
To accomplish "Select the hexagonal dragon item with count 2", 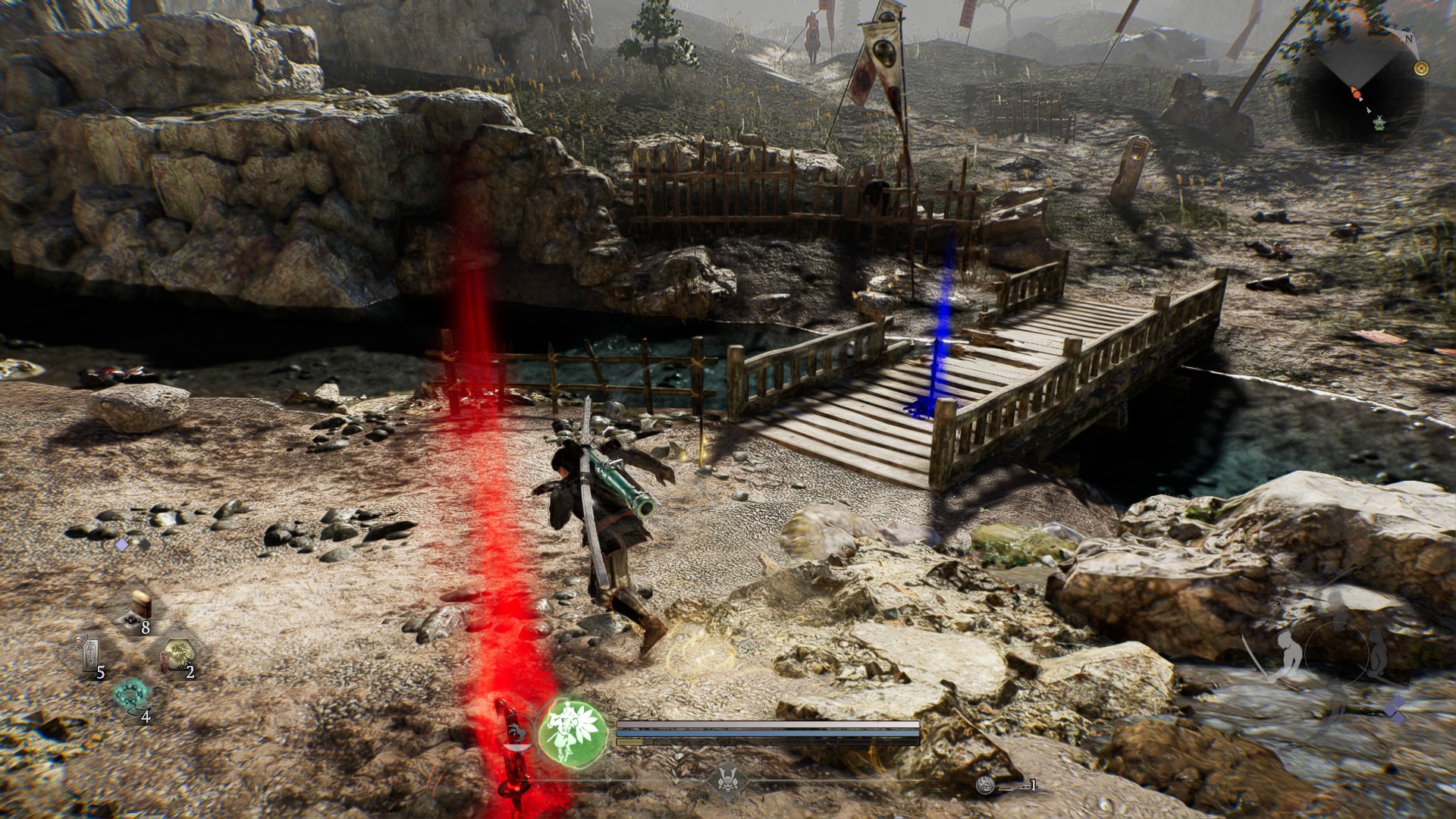I will 179,654.
